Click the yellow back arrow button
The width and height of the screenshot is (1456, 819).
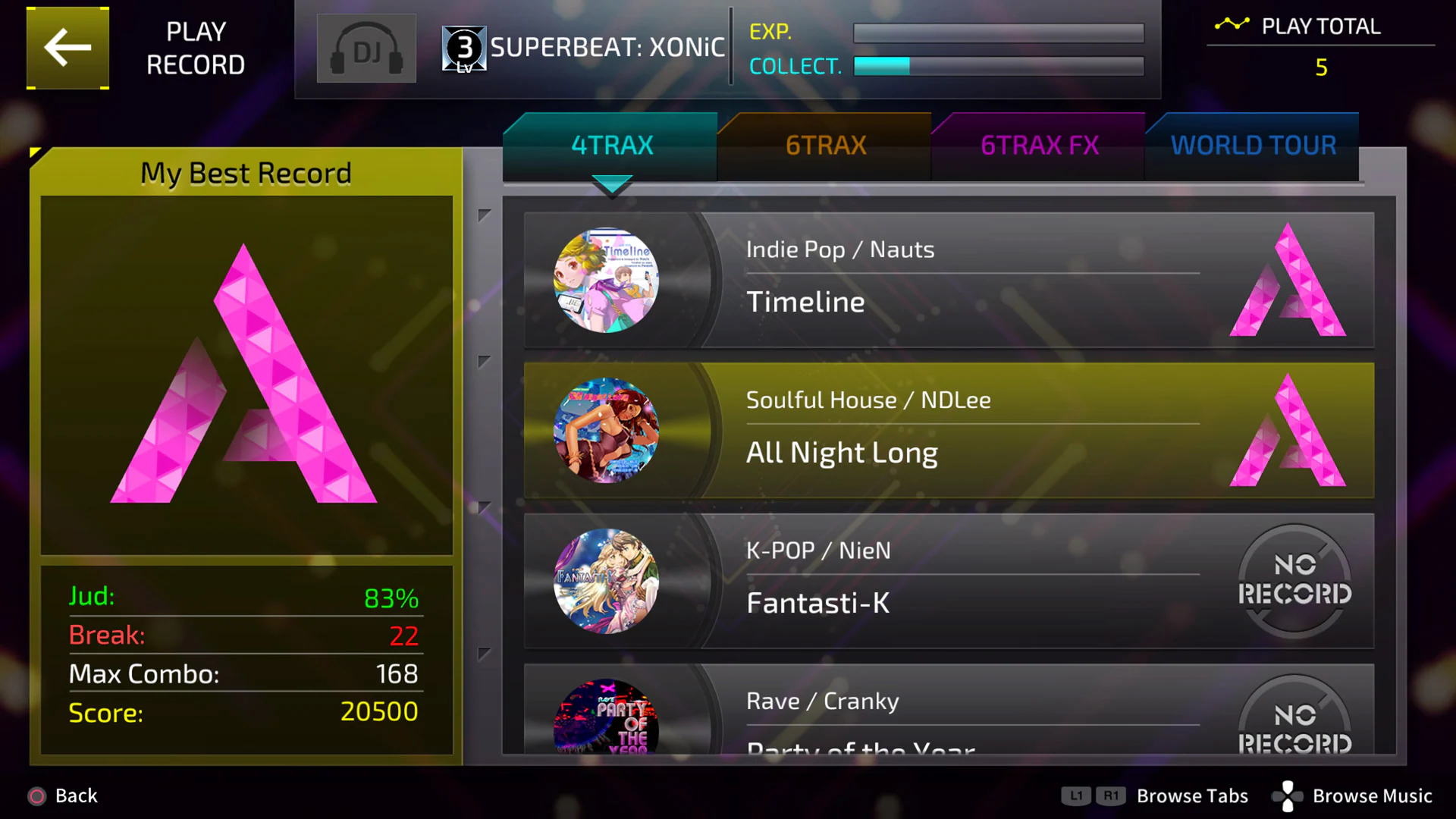[67, 47]
